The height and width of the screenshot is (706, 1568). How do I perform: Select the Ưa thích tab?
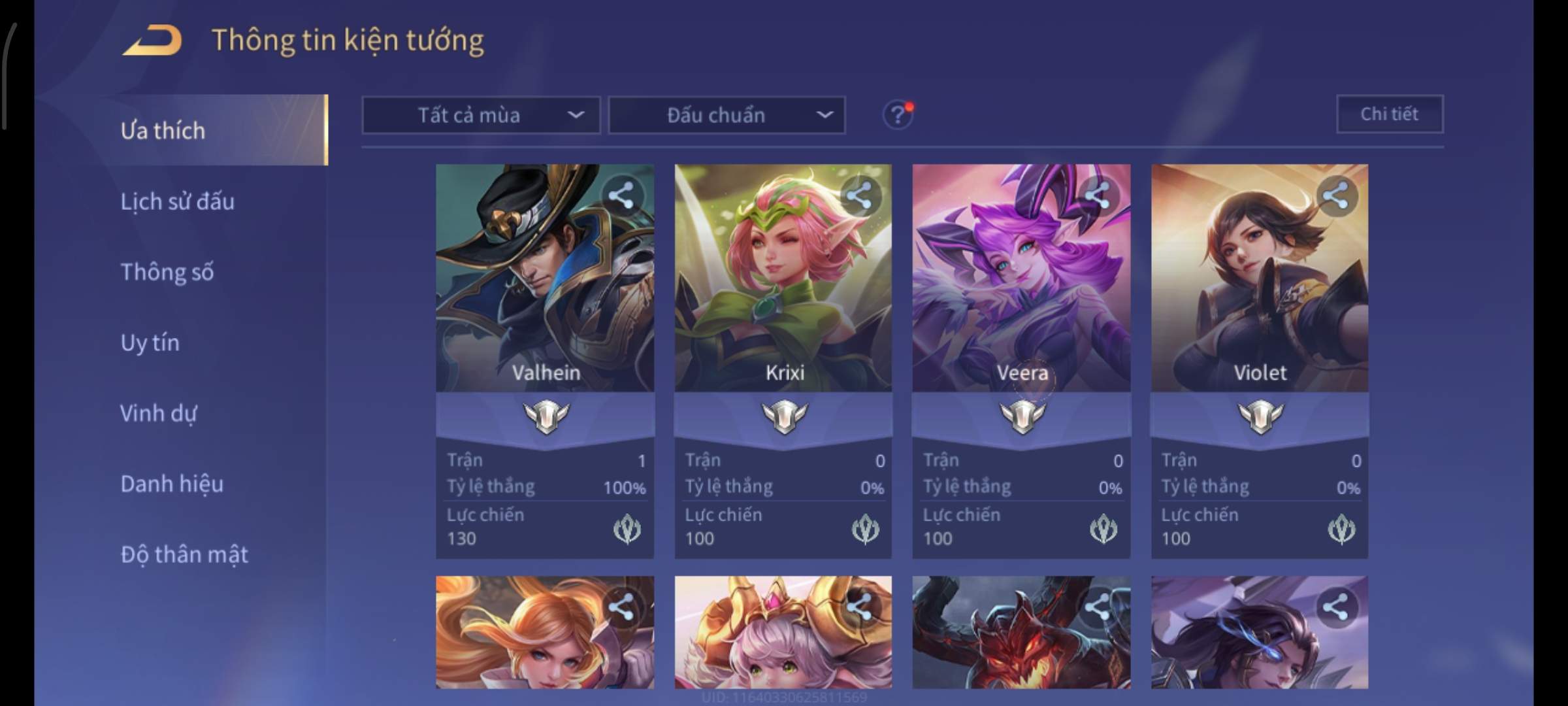(163, 131)
